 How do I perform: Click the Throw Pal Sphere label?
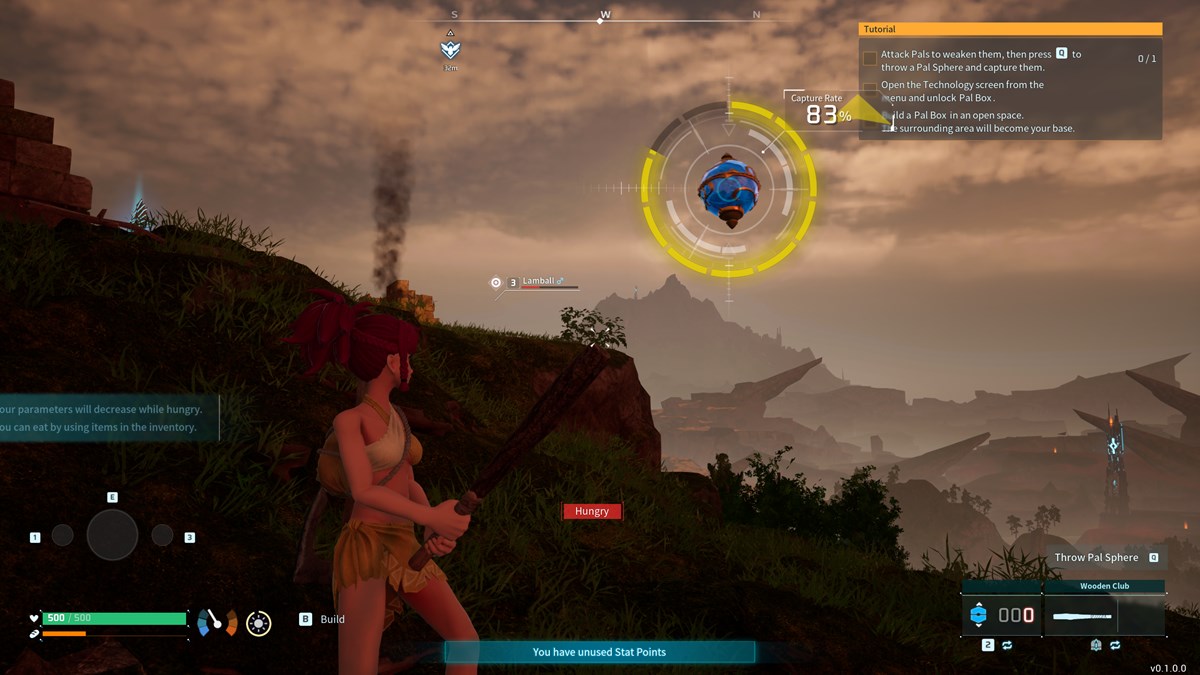point(1096,558)
